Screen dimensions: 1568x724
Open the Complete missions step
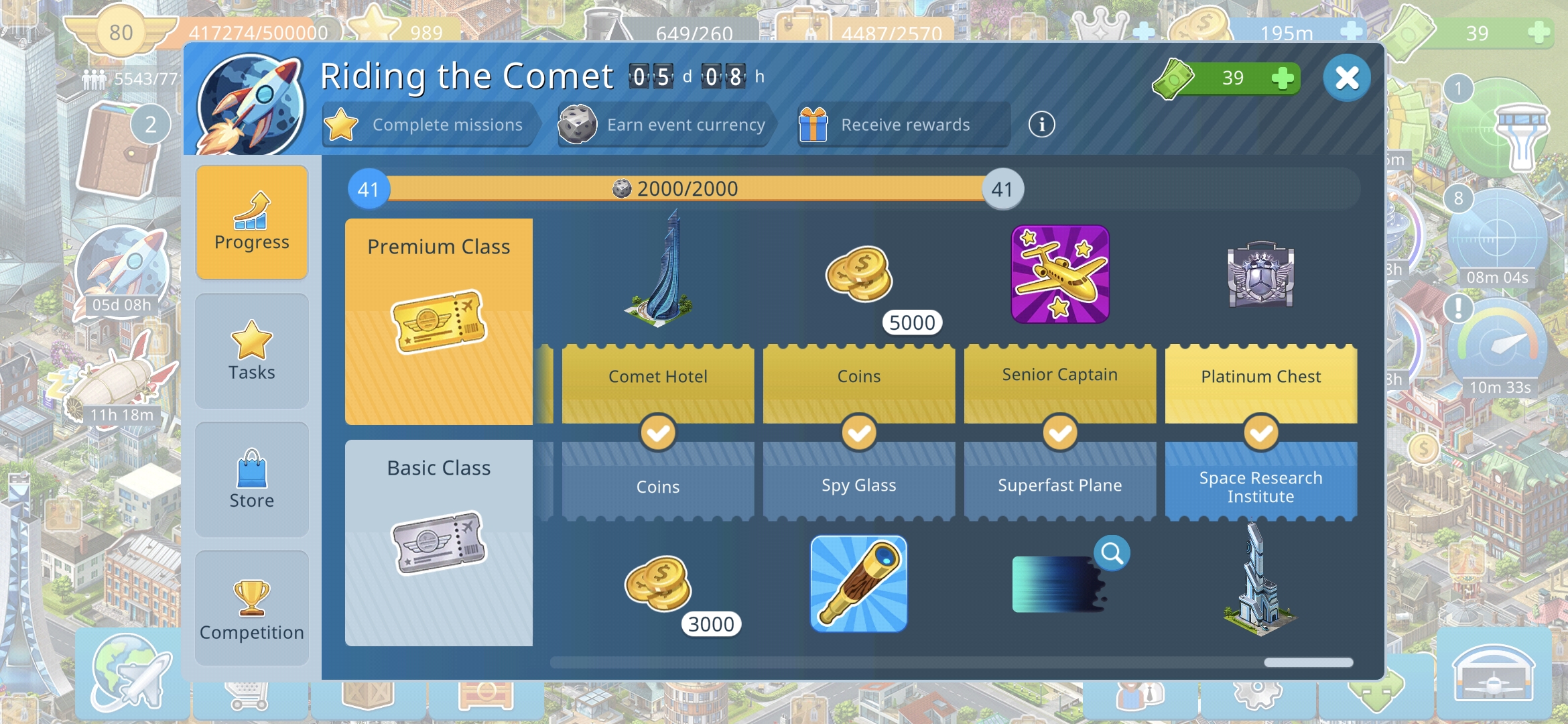(429, 125)
